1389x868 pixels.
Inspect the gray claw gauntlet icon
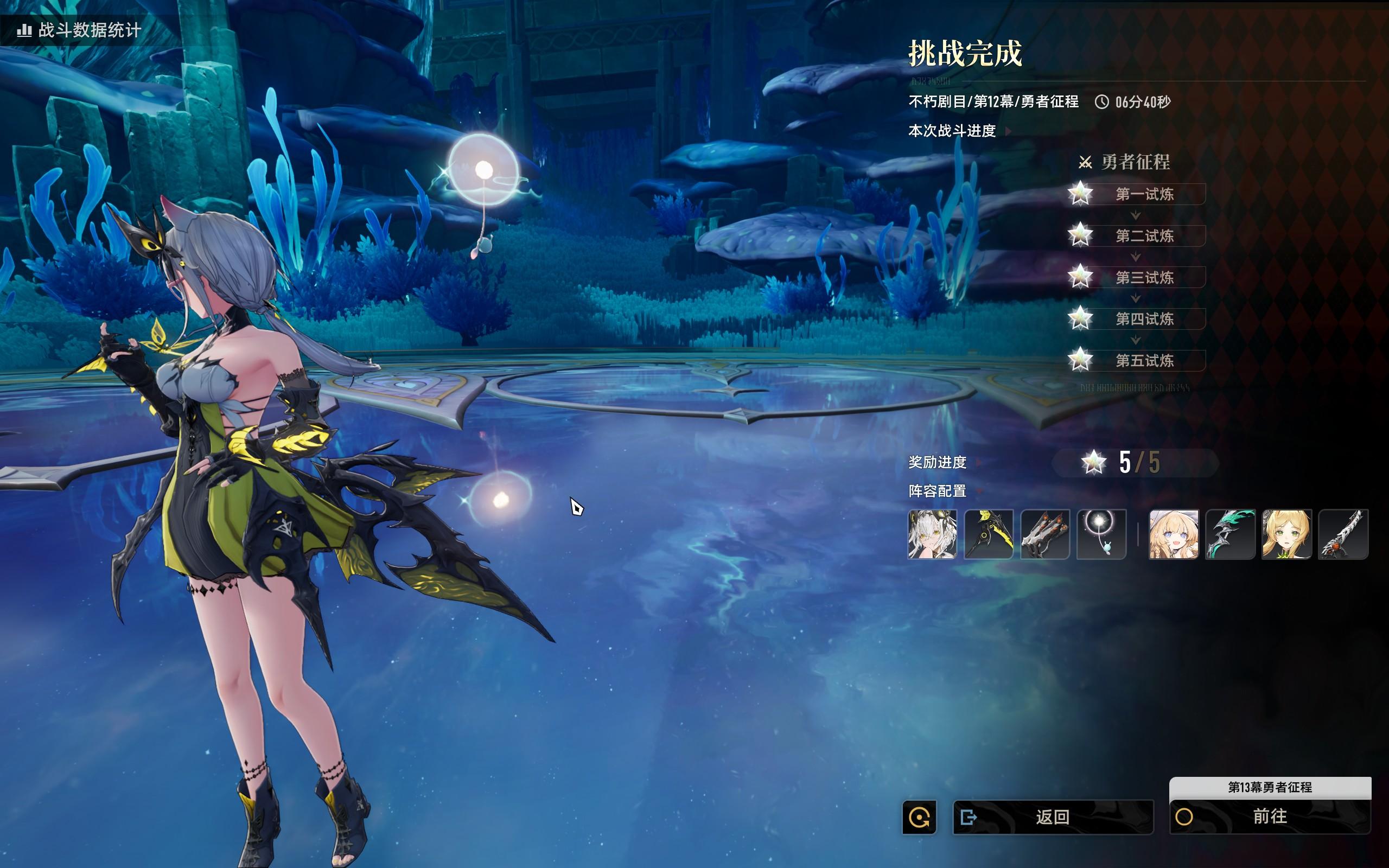point(1044,534)
